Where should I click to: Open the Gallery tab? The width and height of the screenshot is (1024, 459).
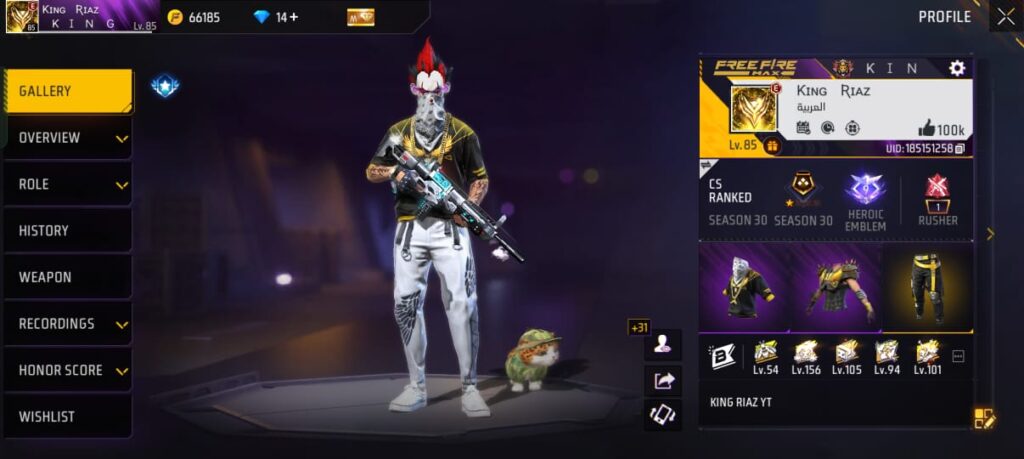click(x=68, y=91)
